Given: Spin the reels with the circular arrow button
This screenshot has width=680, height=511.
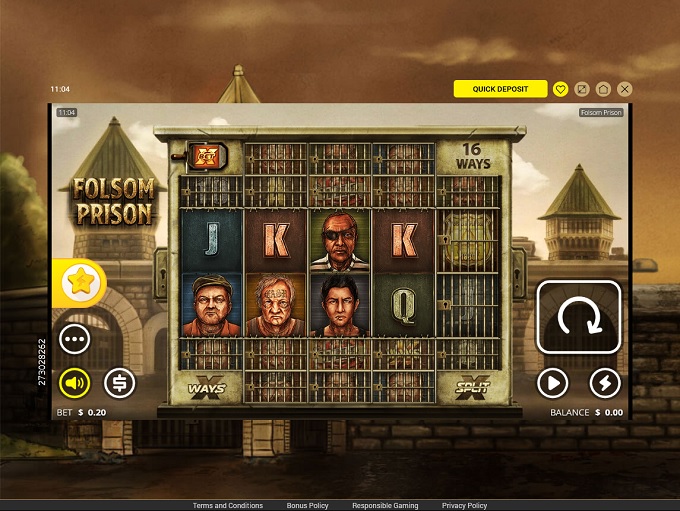Looking at the screenshot, I should [x=578, y=317].
